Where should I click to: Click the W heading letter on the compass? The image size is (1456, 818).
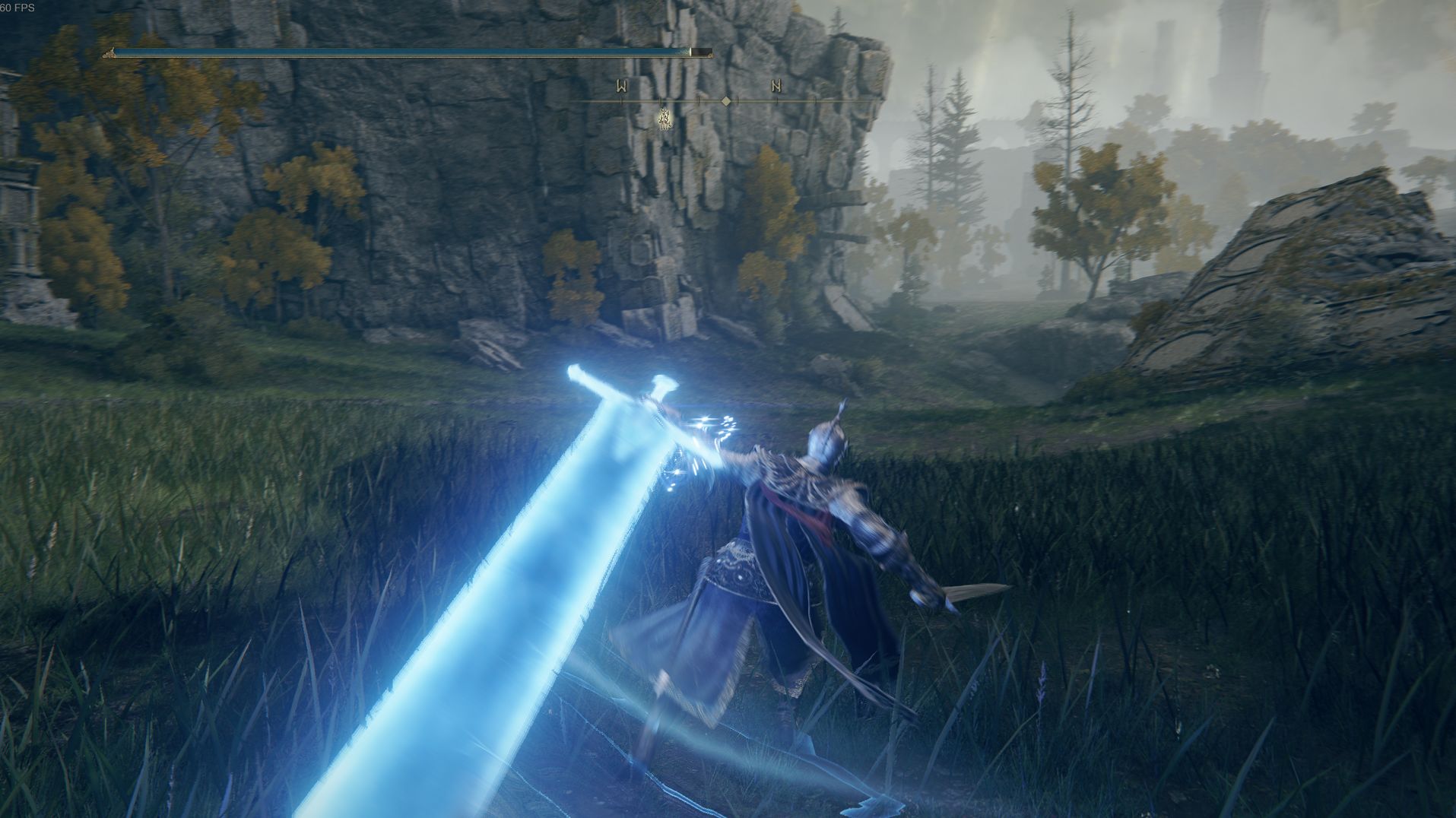pyautogui.click(x=622, y=87)
